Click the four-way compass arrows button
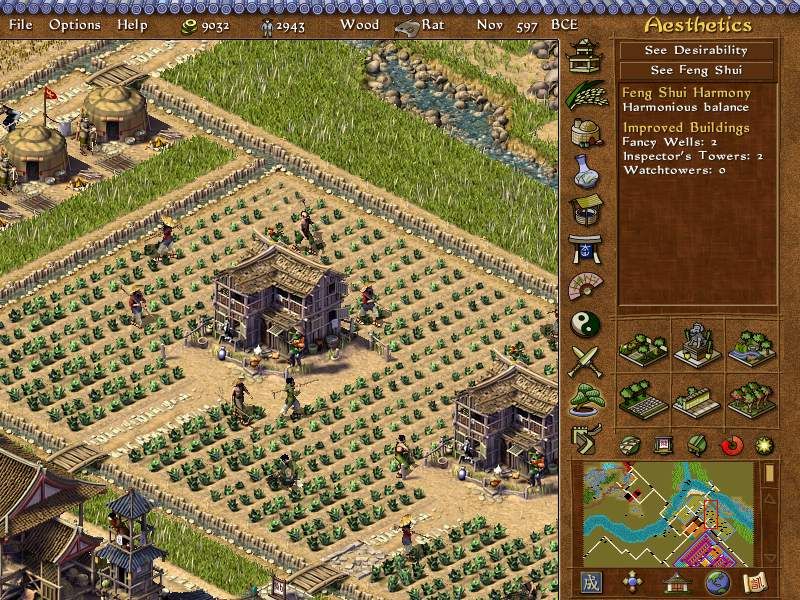Image resolution: width=800 pixels, height=600 pixels. [x=633, y=582]
